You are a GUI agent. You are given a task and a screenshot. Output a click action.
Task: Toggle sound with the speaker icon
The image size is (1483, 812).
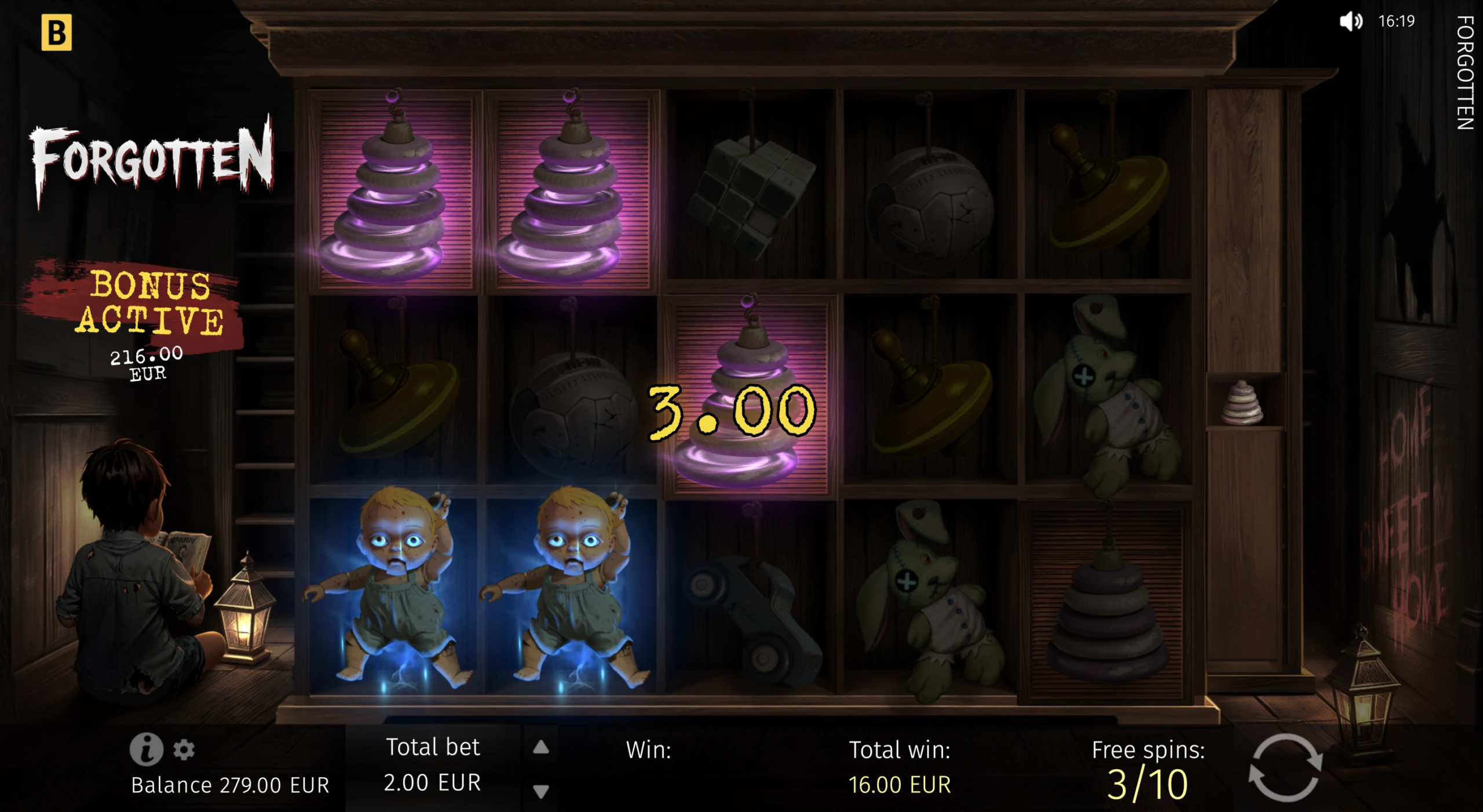[1350, 22]
